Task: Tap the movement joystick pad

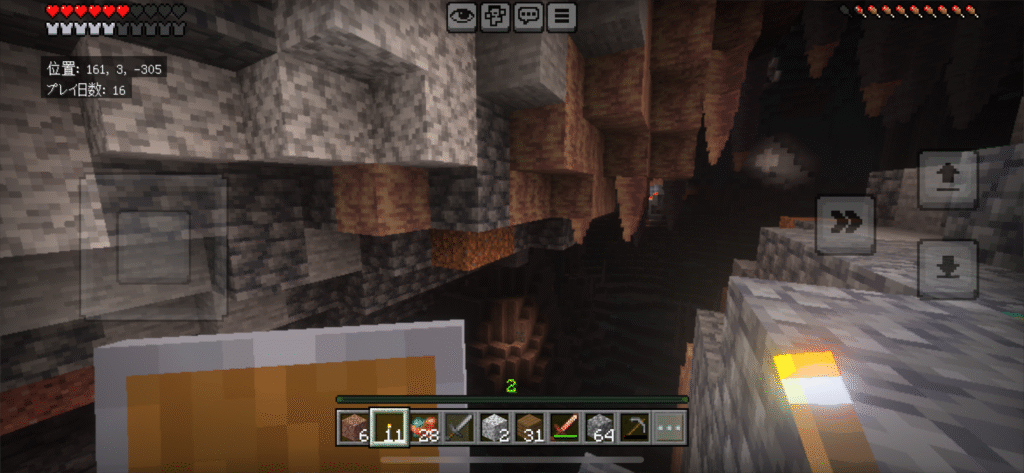Action: pyautogui.click(x=153, y=247)
